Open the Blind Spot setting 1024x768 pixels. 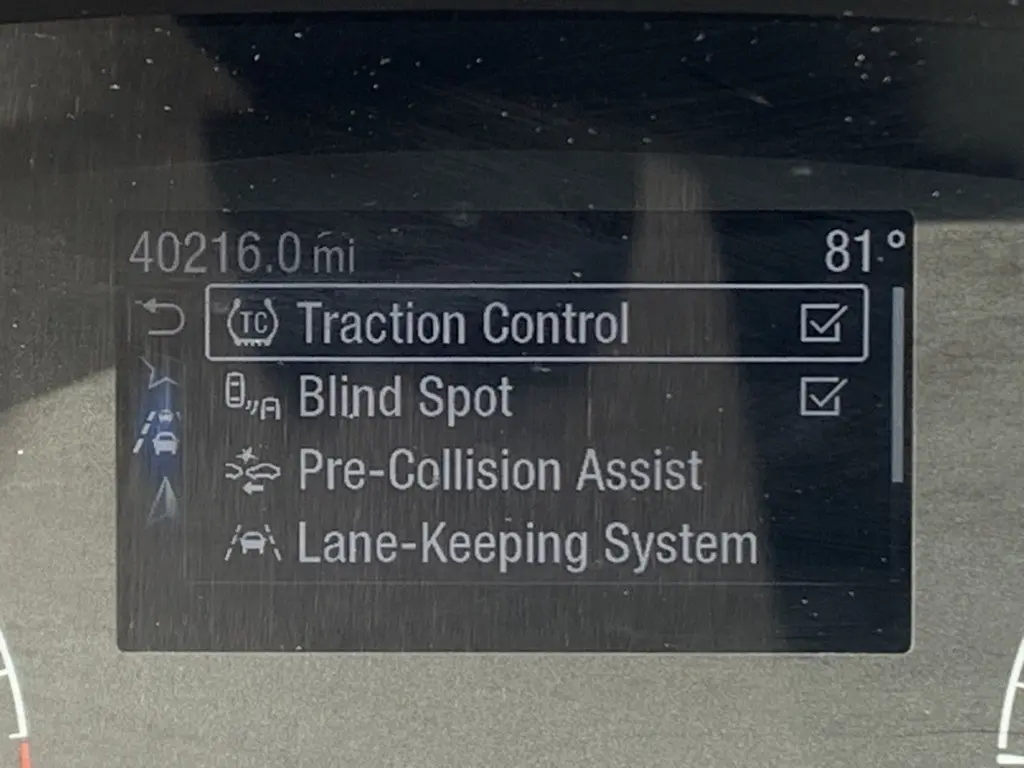tap(405, 398)
